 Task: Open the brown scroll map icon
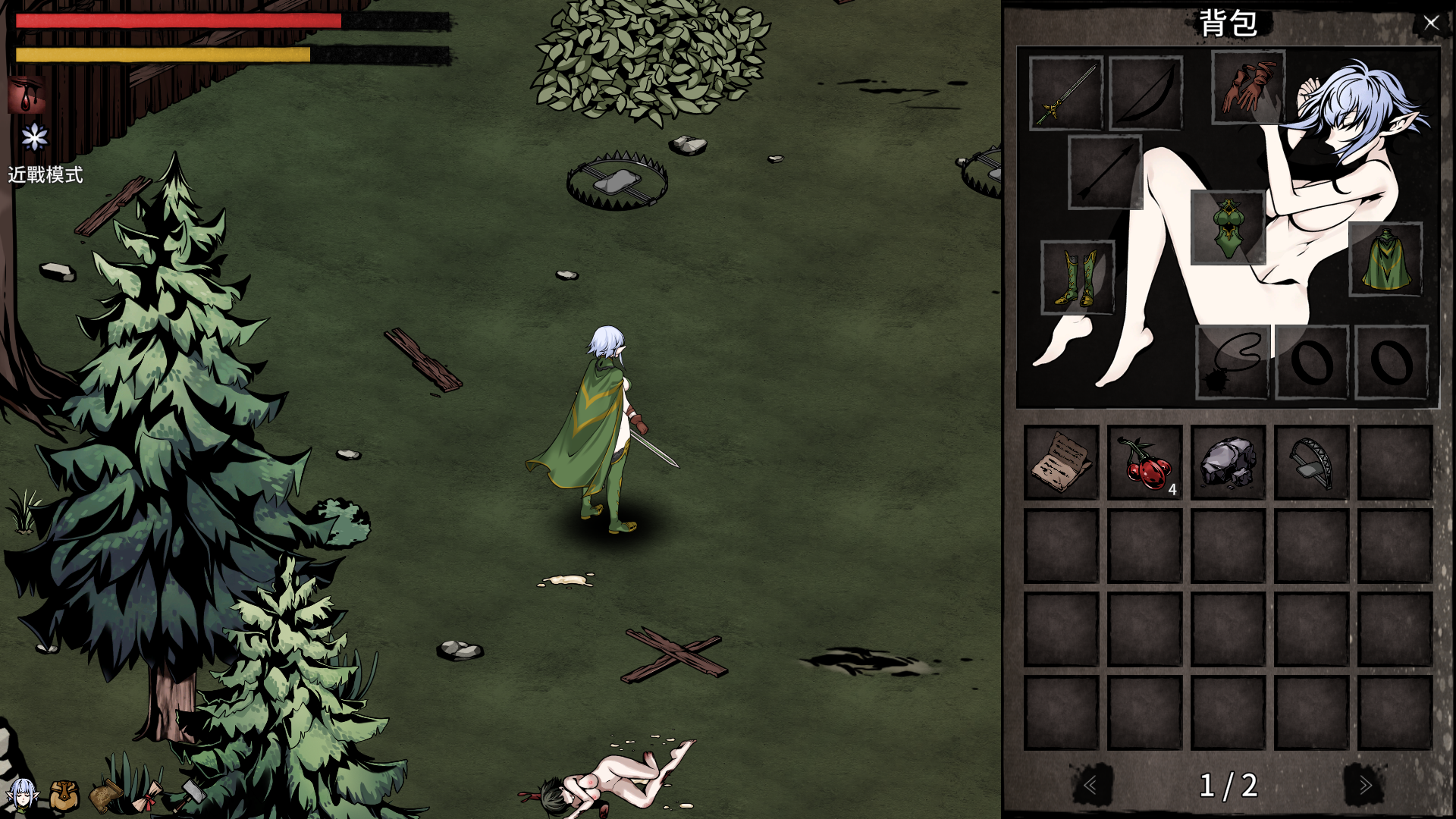point(106,795)
